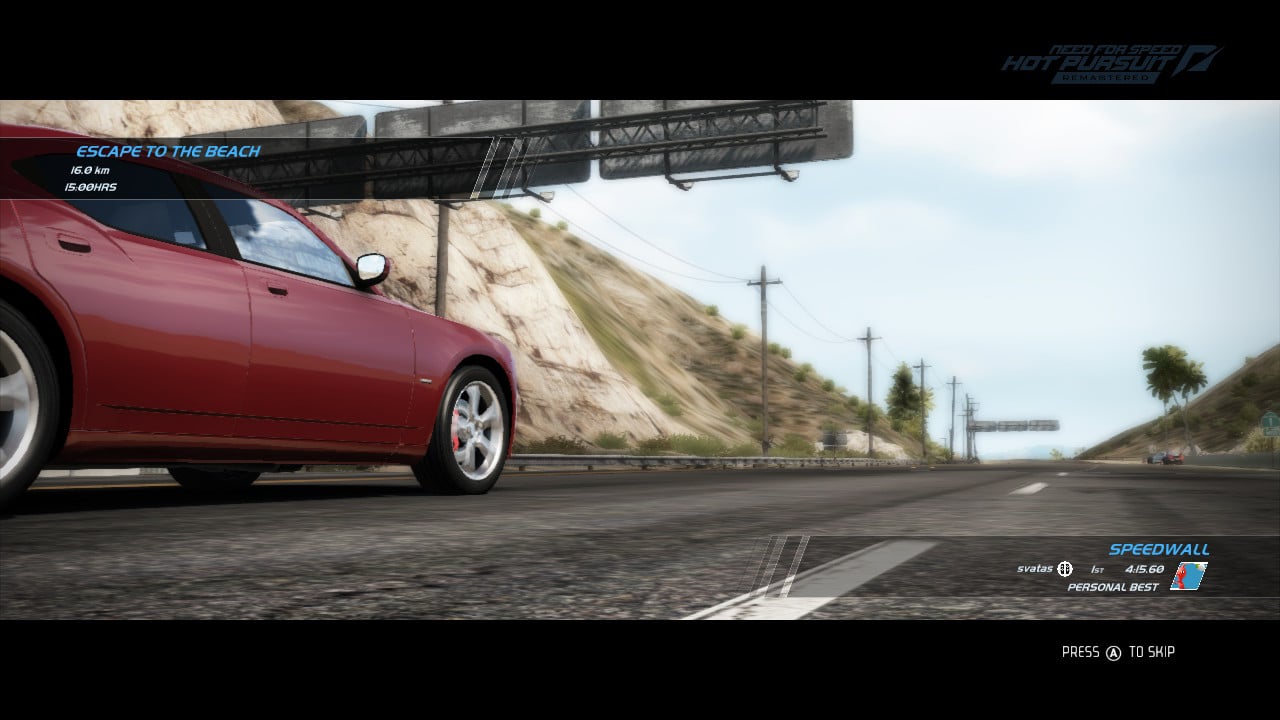Click the svatas avatar thumbnail
The height and width of the screenshot is (720, 1280).
[x=1188, y=574]
